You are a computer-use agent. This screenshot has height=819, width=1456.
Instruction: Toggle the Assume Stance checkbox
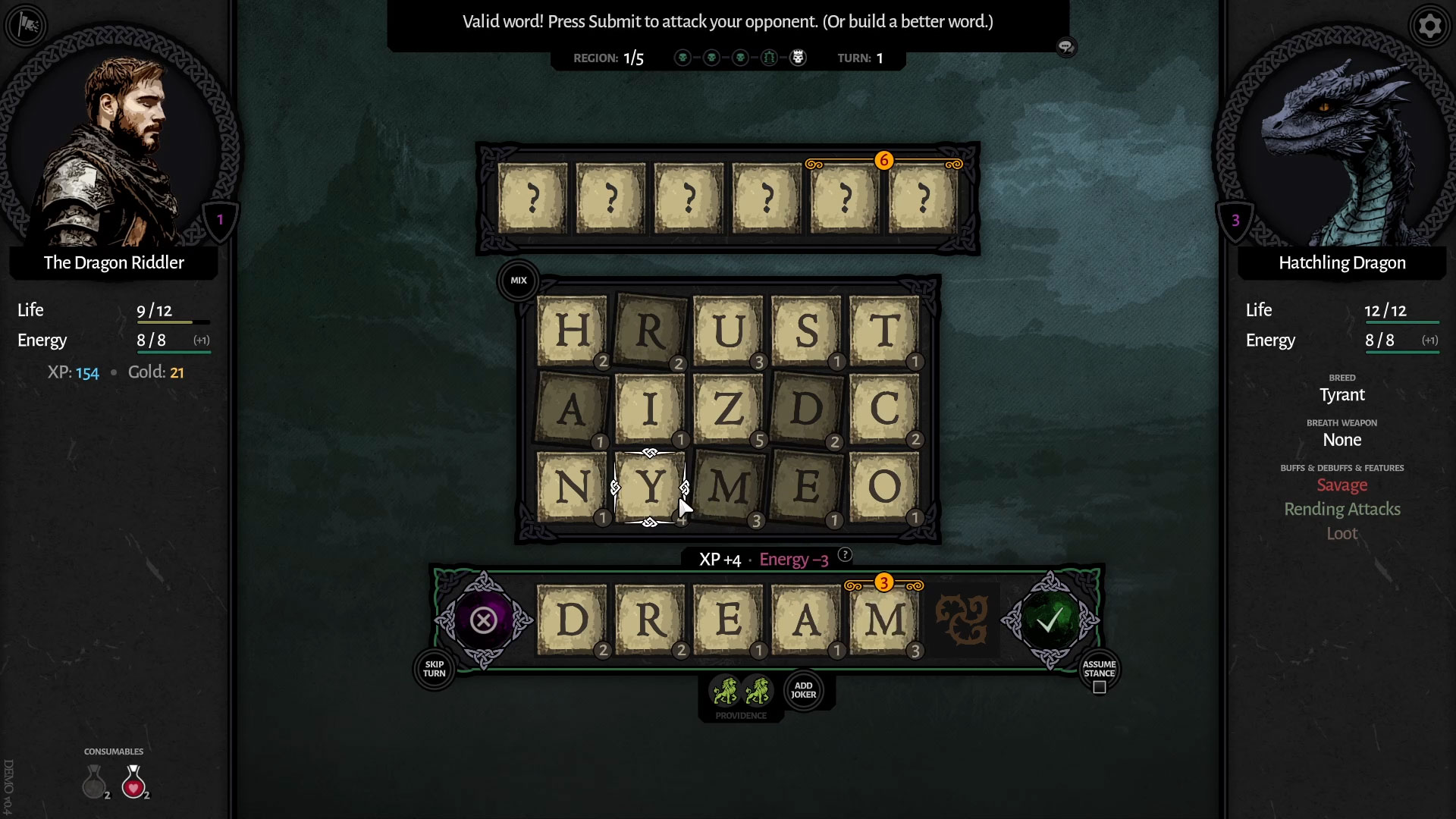coord(1100,687)
